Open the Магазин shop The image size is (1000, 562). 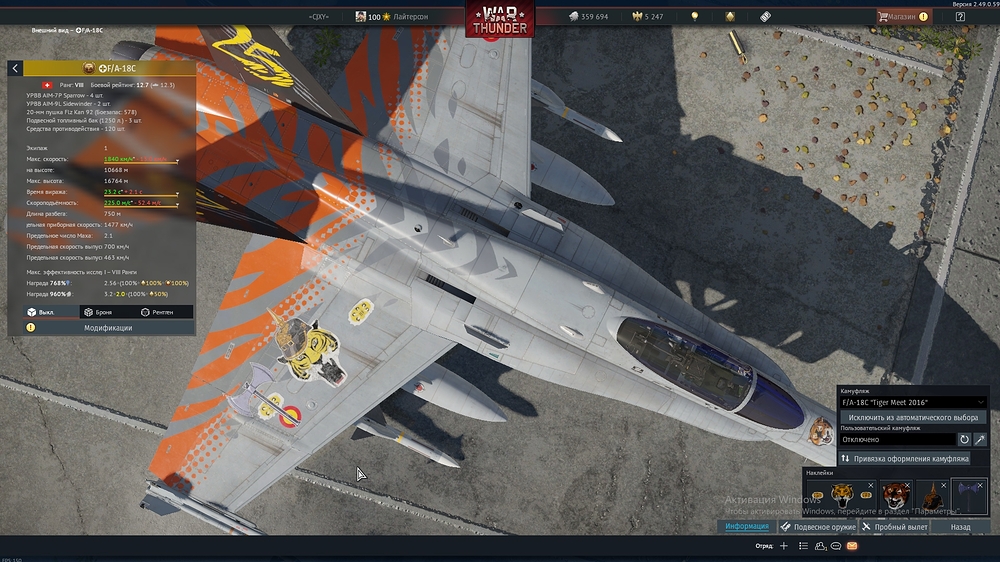pos(903,16)
